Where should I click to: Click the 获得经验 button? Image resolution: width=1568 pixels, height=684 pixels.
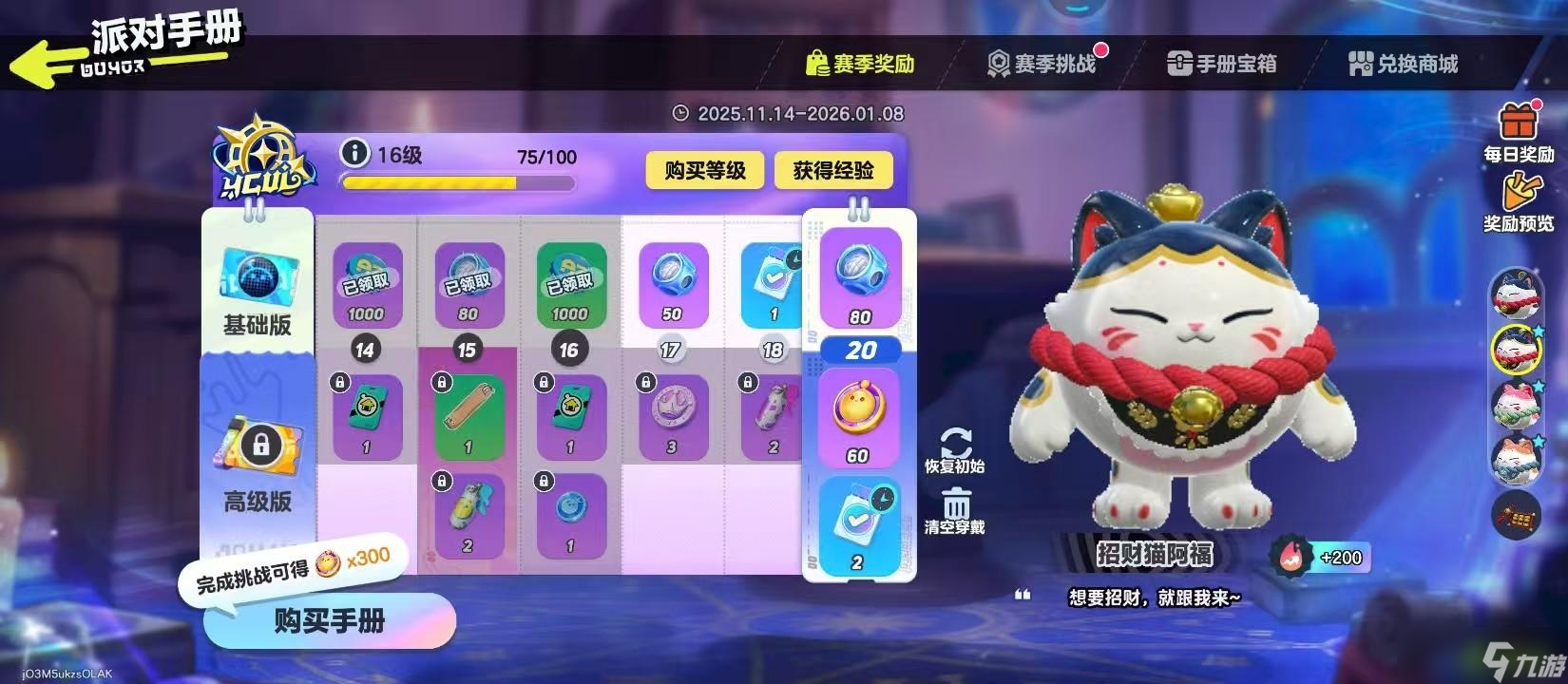[x=833, y=171]
